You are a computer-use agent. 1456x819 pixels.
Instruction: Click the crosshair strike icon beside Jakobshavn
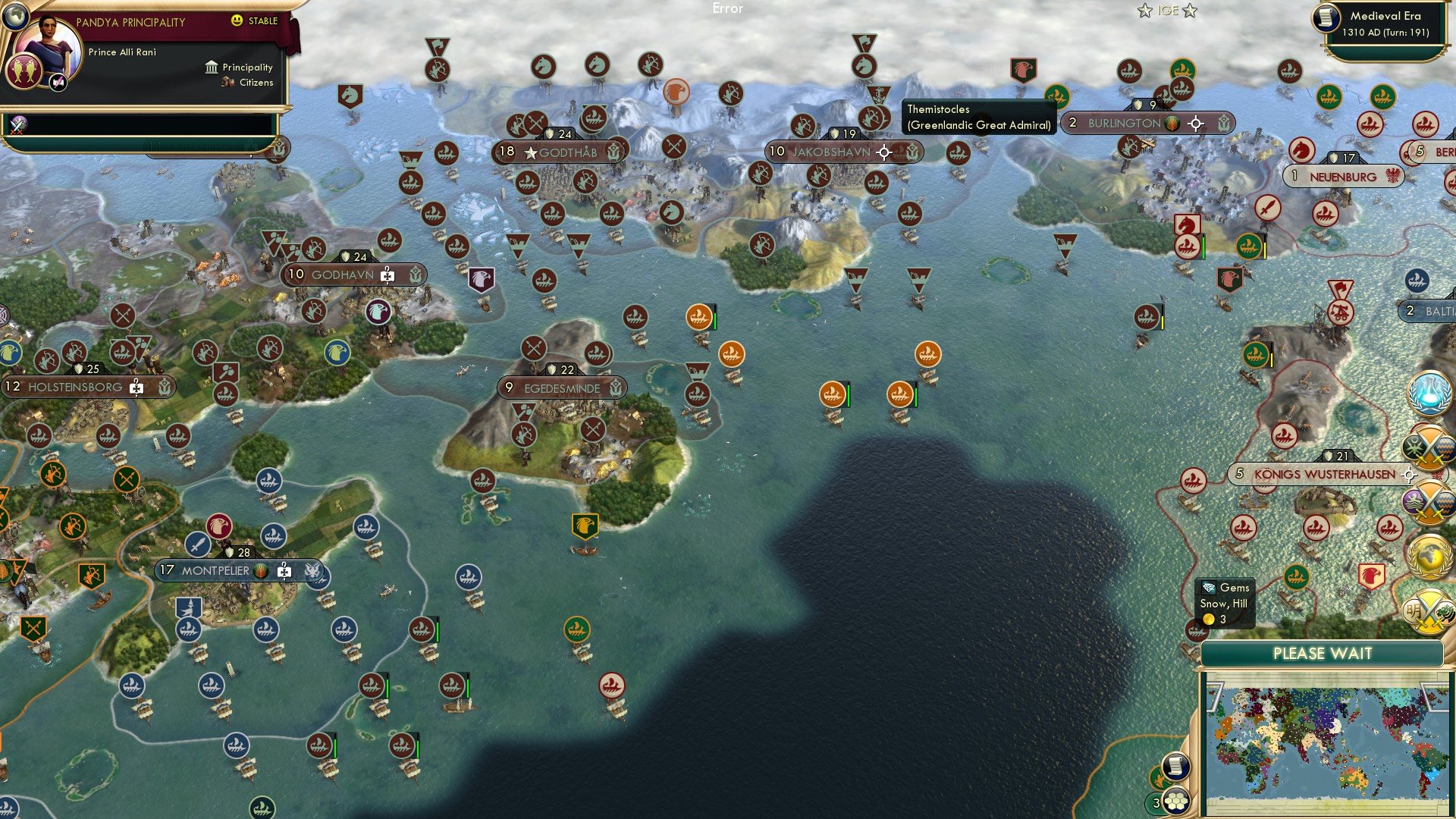pyautogui.click(x=883, y=152)
